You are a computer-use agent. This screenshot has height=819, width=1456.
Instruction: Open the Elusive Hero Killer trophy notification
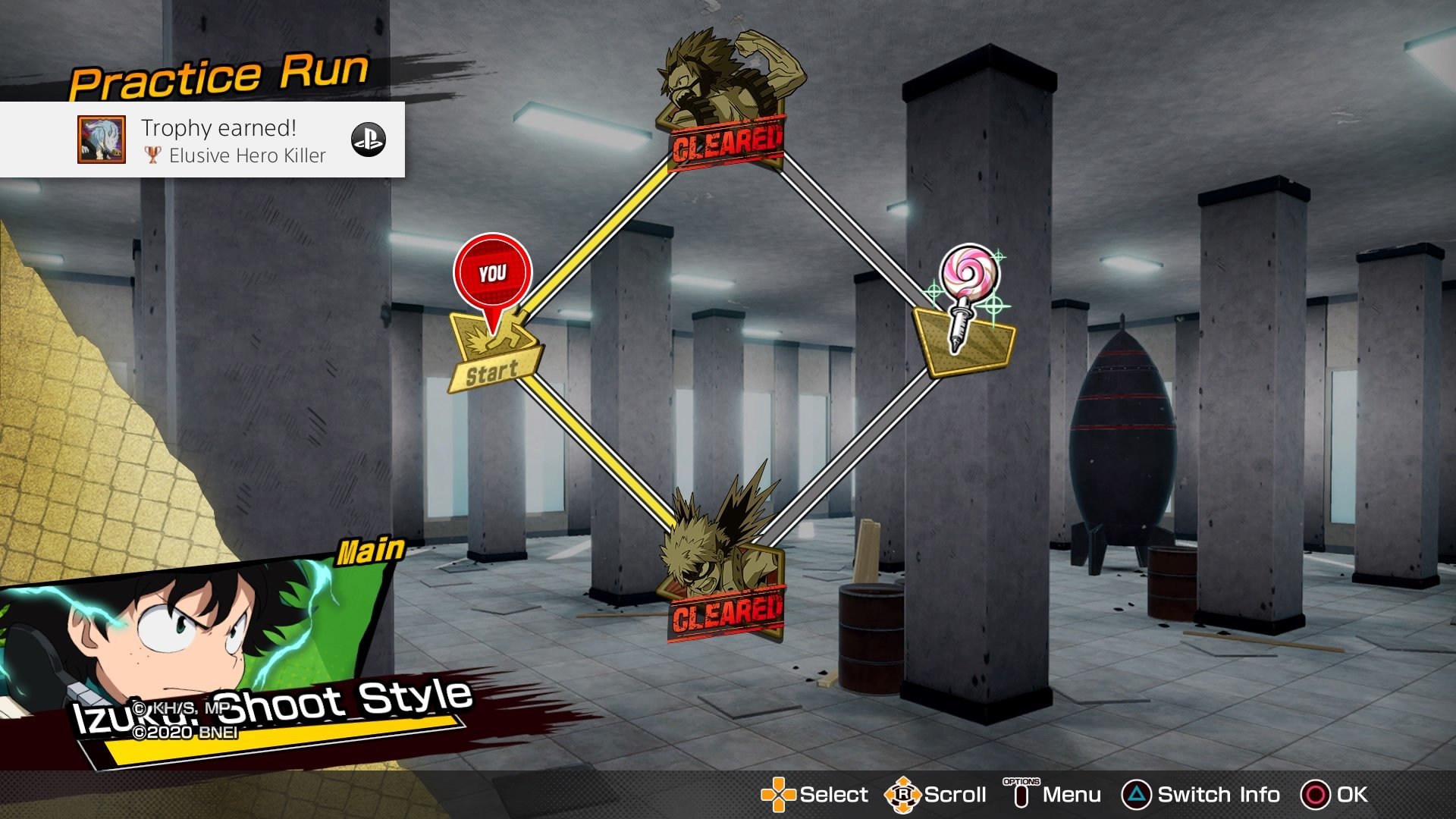point(202,140)
